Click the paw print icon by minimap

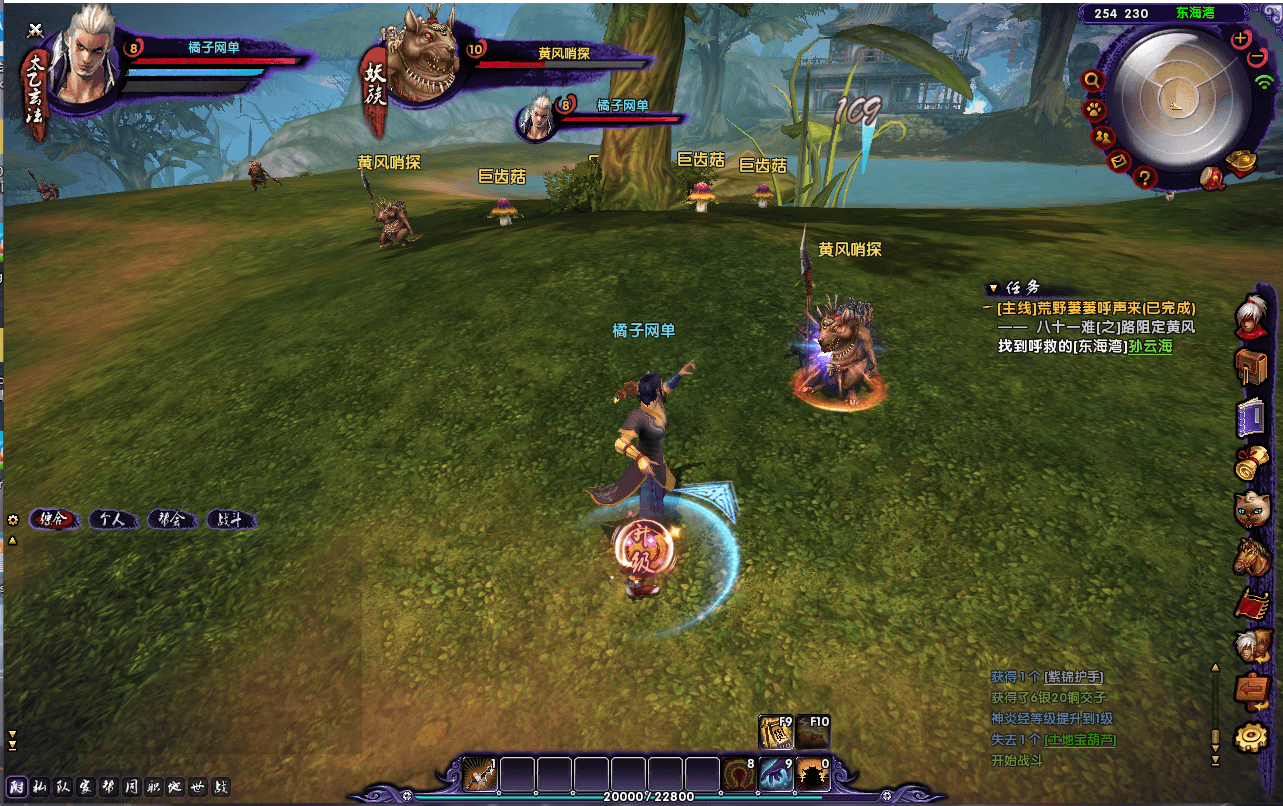coord(1095,109)
